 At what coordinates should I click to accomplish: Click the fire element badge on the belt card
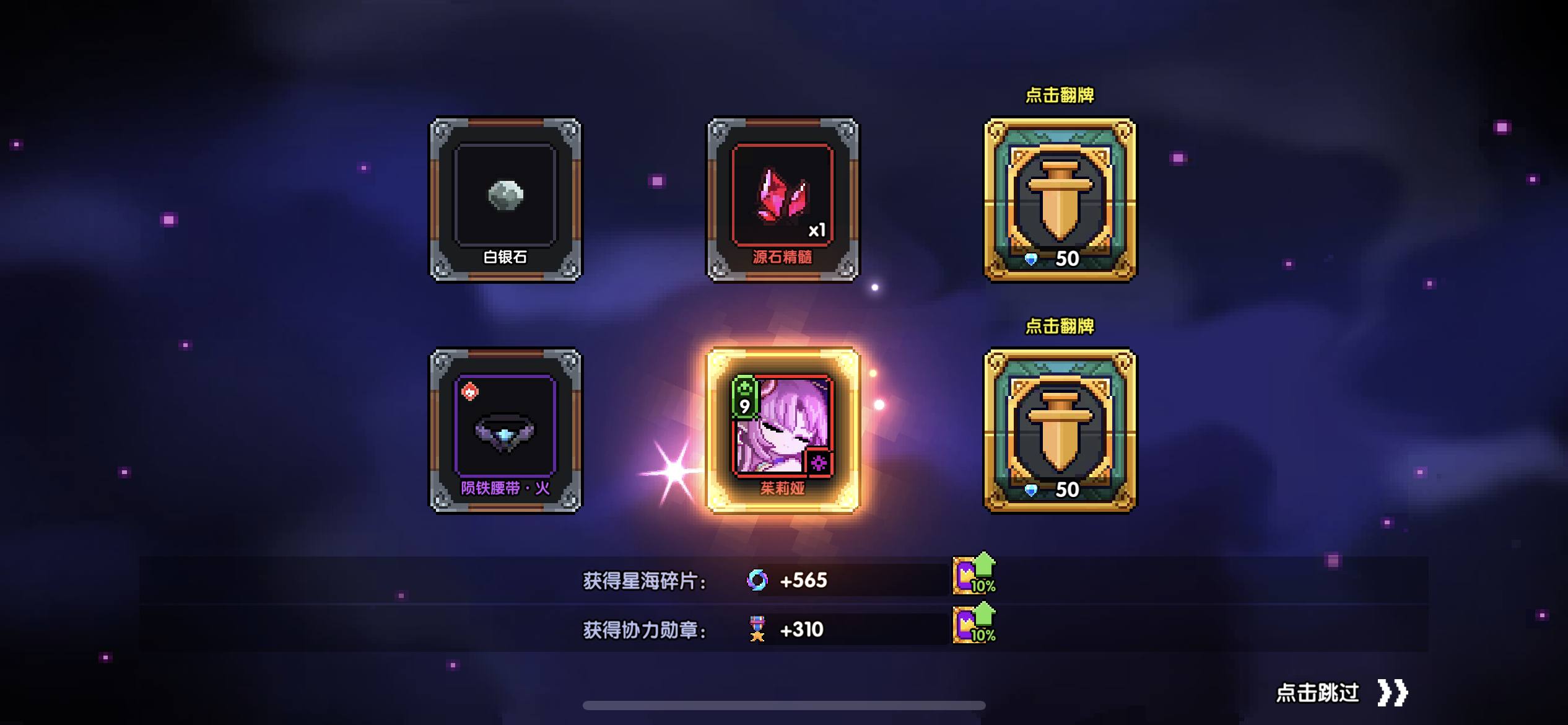469,390
